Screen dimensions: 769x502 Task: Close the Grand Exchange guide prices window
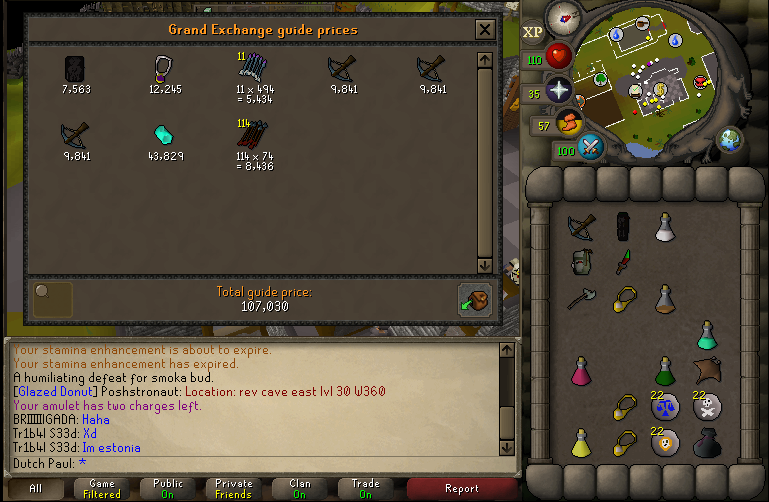click(x=485, y=30)
